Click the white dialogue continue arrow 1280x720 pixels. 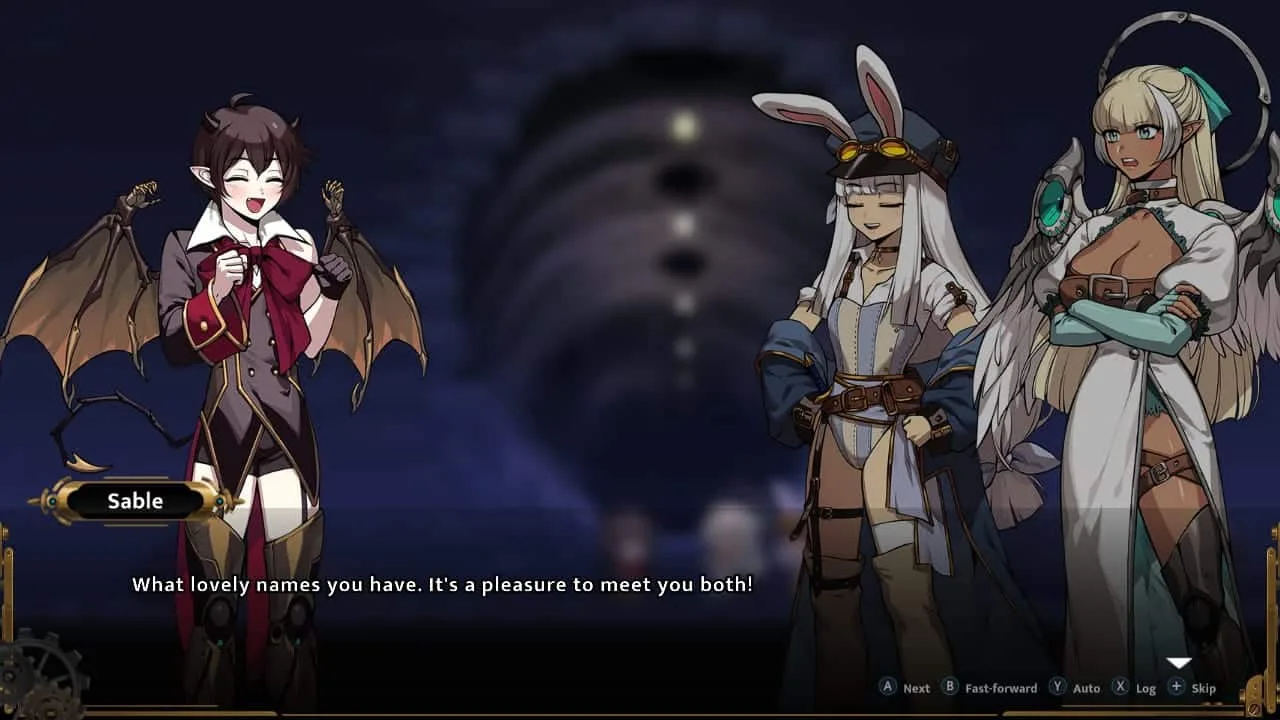(1179, 663)
